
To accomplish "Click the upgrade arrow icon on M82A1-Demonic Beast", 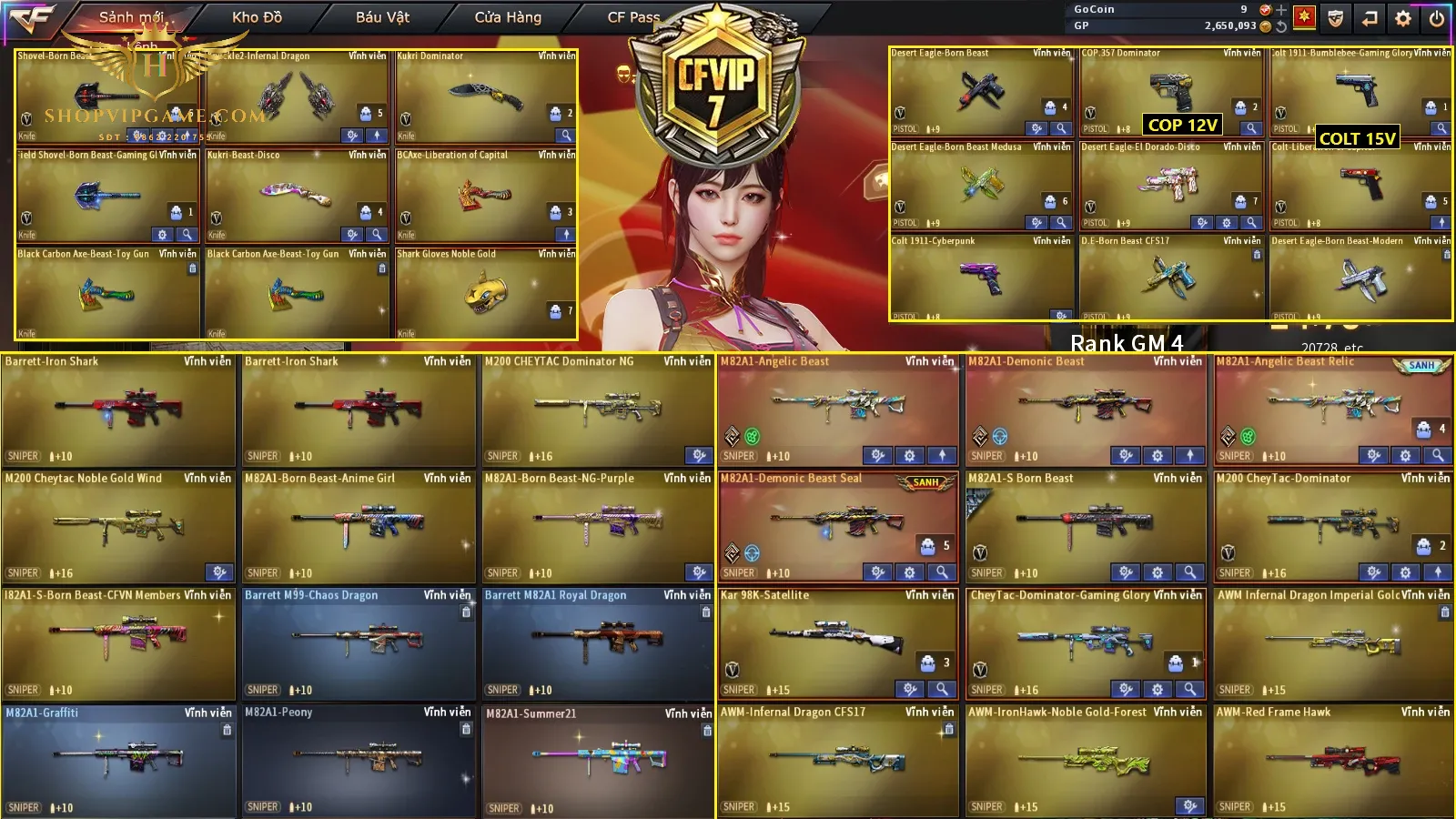I will [1190, 455].
